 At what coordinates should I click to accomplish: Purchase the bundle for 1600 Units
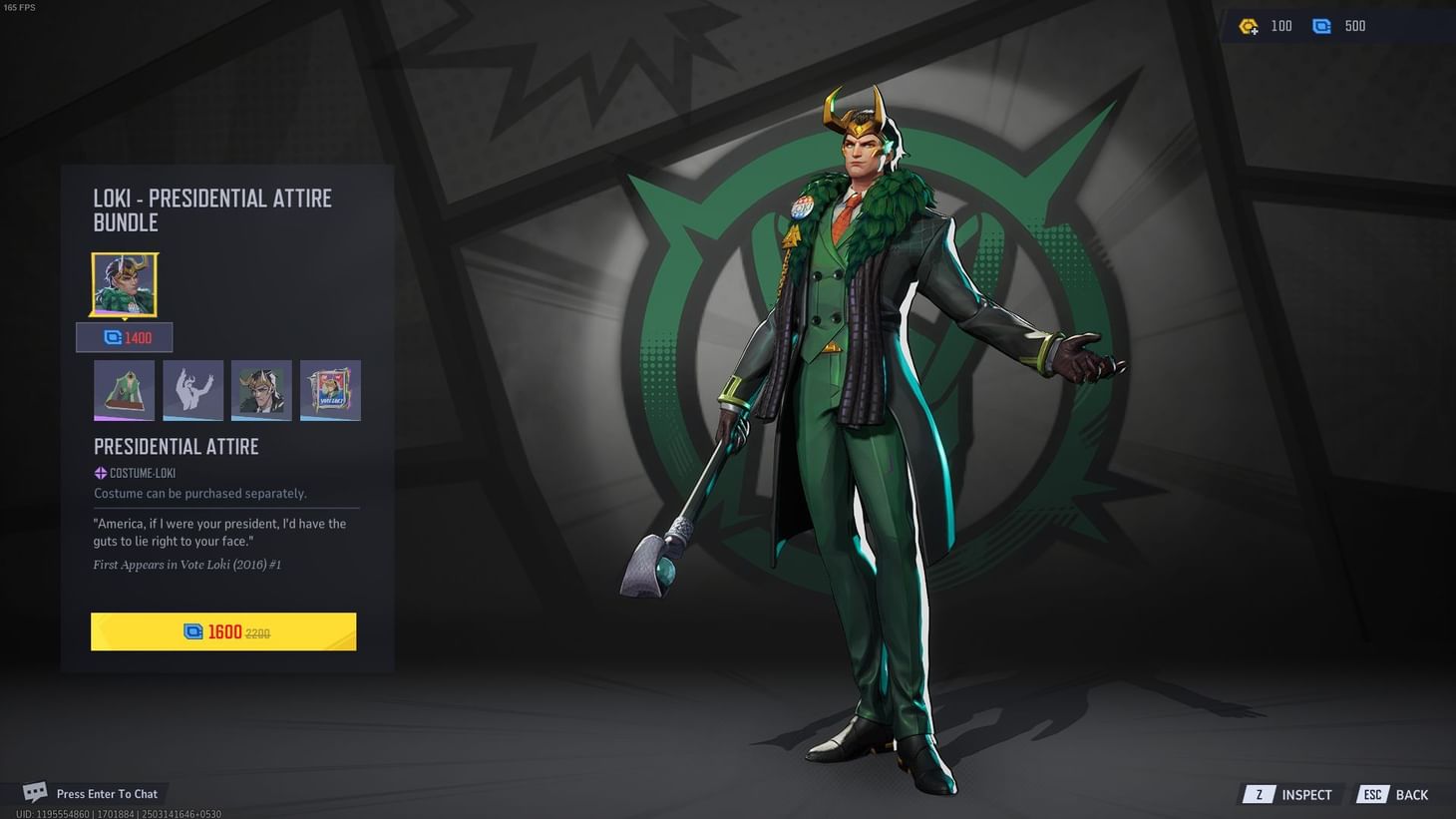pyautogui.click(x=223, y=630)
